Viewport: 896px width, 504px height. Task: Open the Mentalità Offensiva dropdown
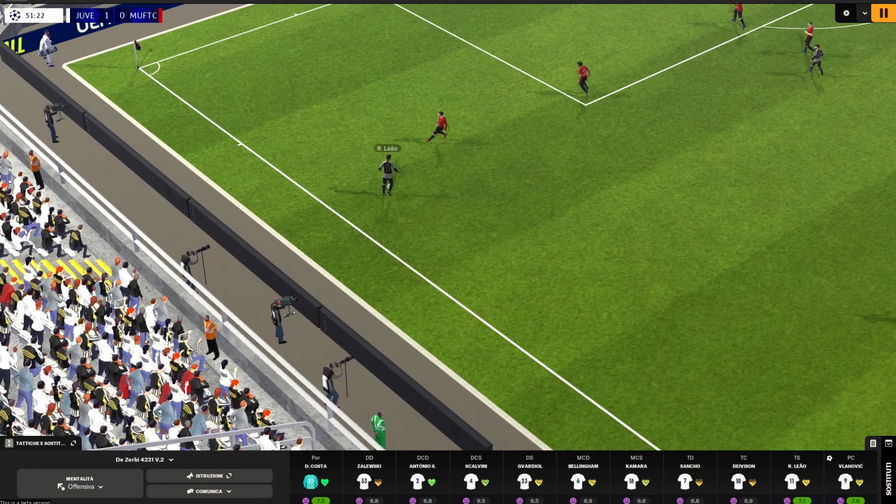click(80, 483)
